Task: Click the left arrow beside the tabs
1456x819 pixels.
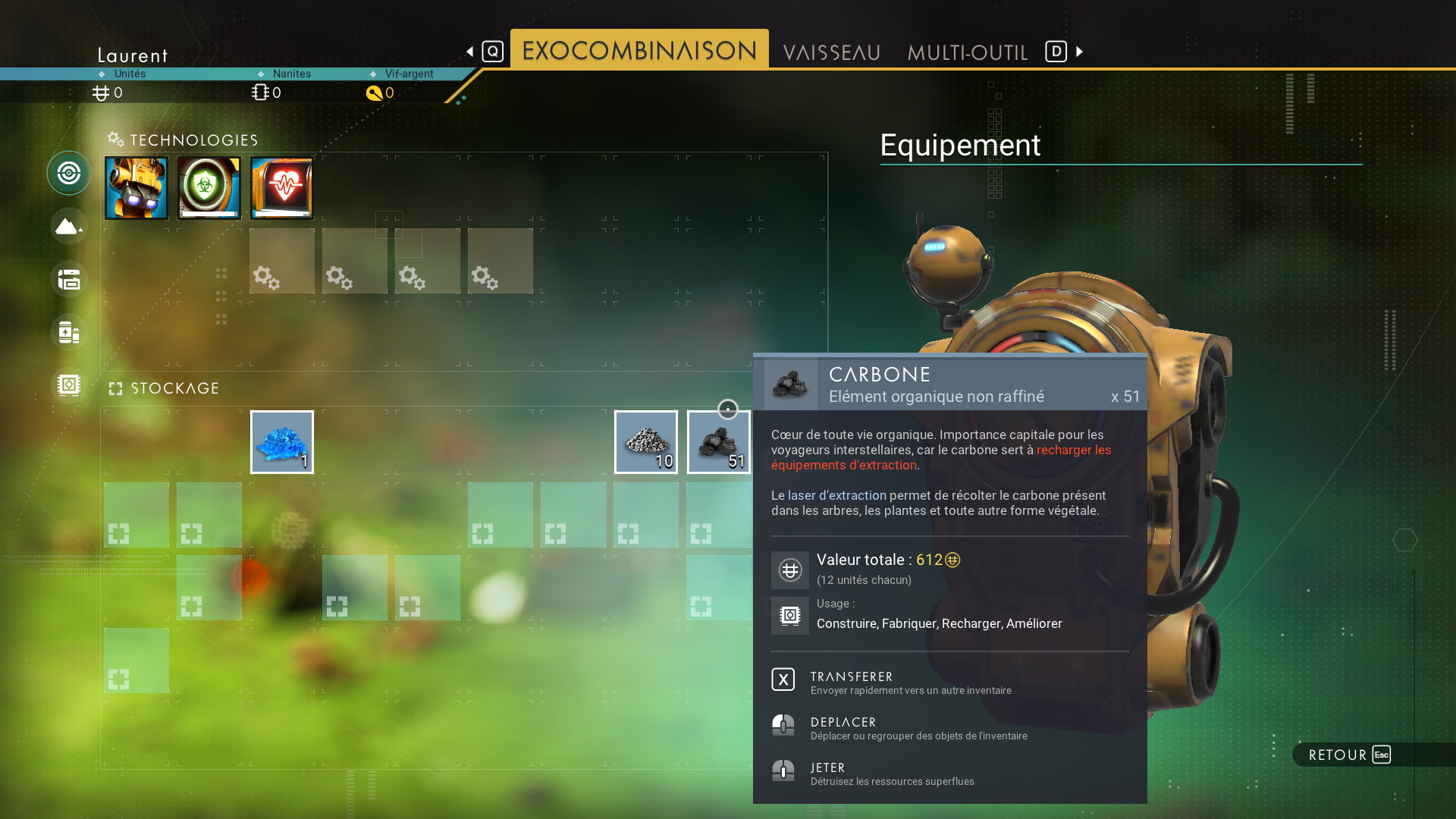Action: click(x=470, y=52)
